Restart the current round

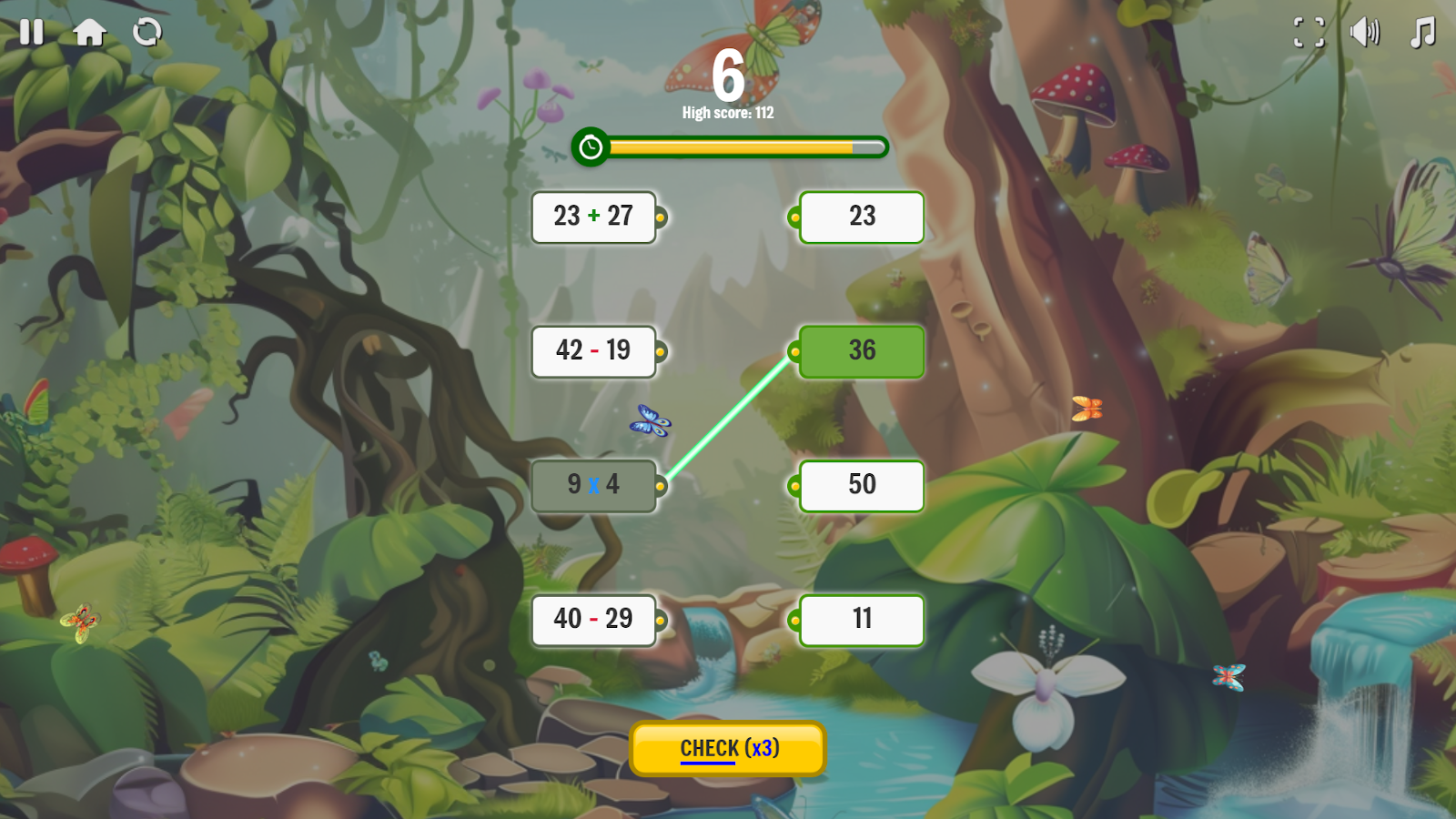(147, 33)
